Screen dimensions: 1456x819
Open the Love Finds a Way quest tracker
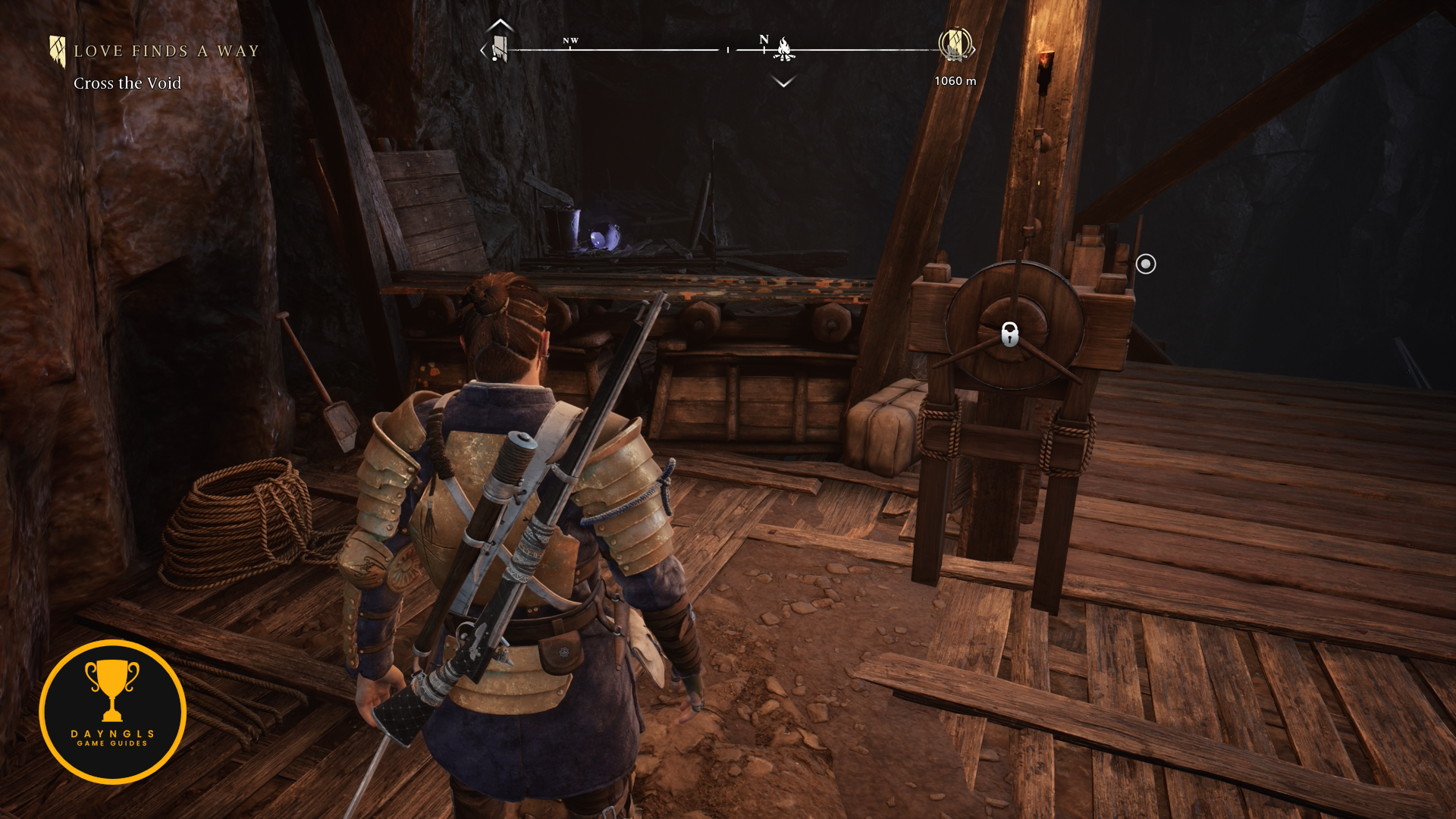(x=165, y=52)
